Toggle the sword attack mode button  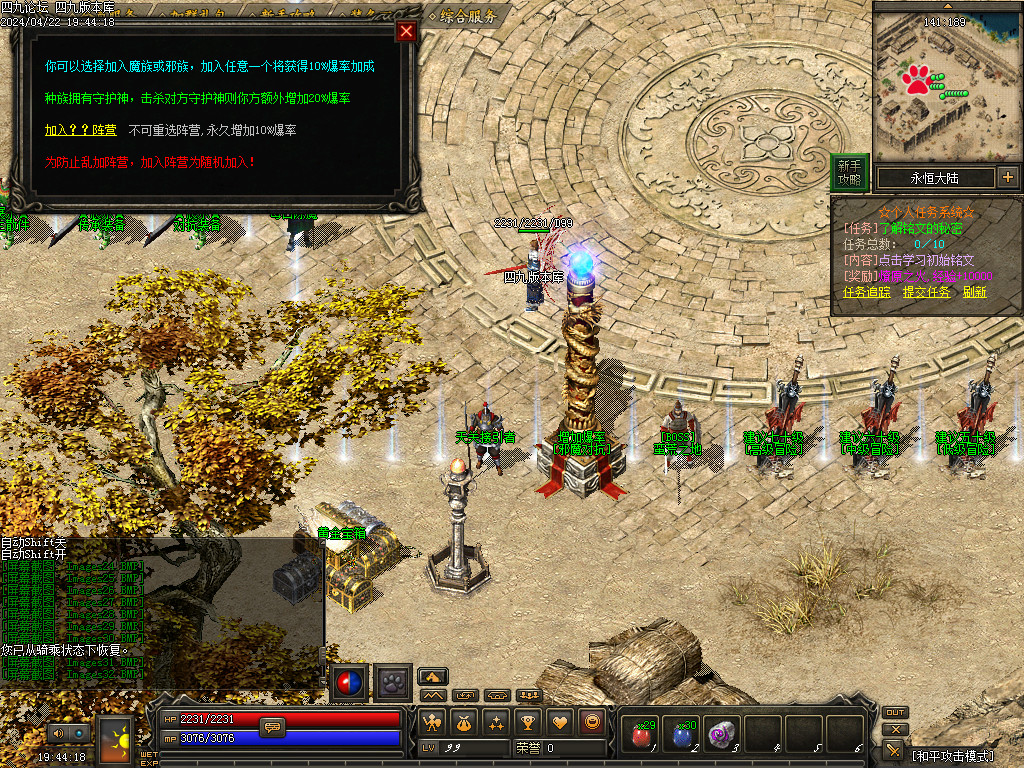[x=895, y=748]
